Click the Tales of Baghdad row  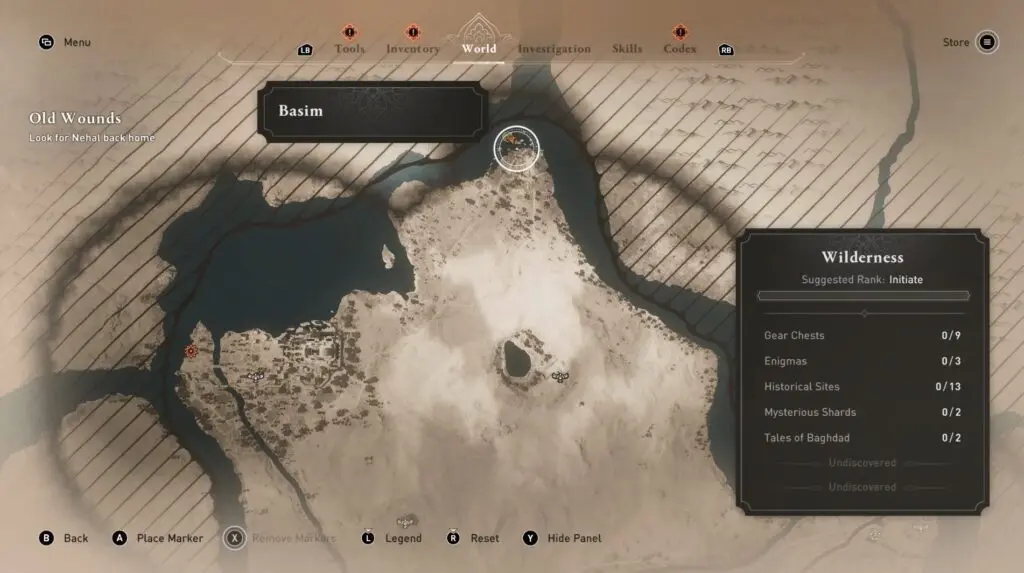tap(862, 438)
